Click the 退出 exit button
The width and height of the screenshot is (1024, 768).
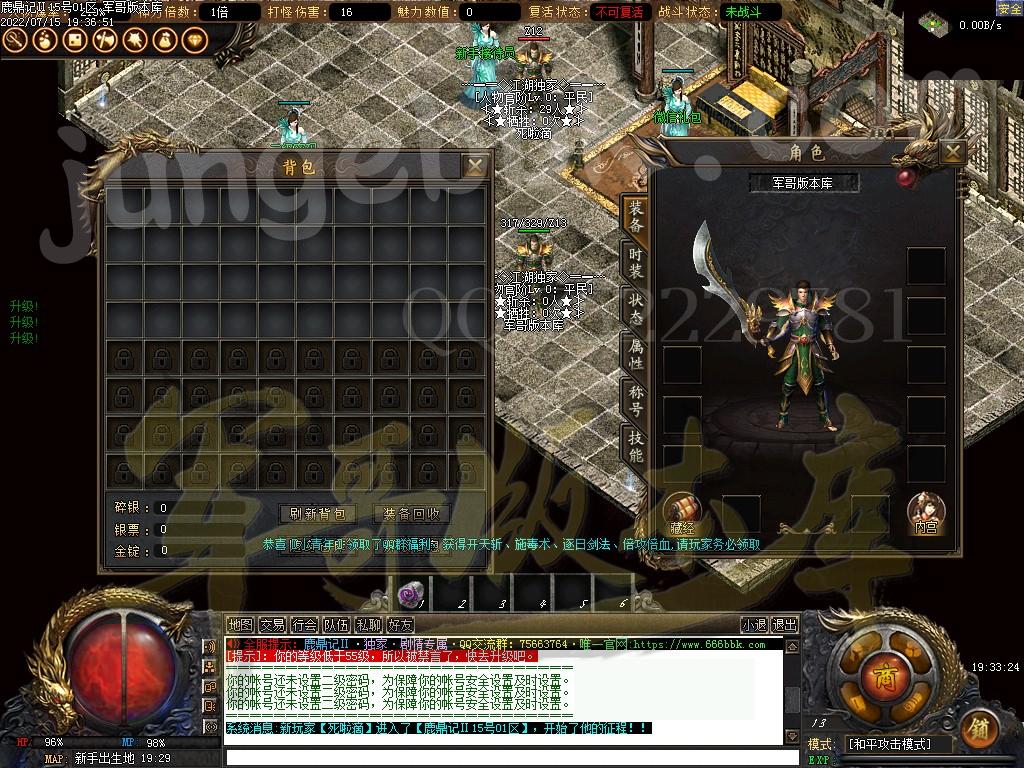(785, 625)
